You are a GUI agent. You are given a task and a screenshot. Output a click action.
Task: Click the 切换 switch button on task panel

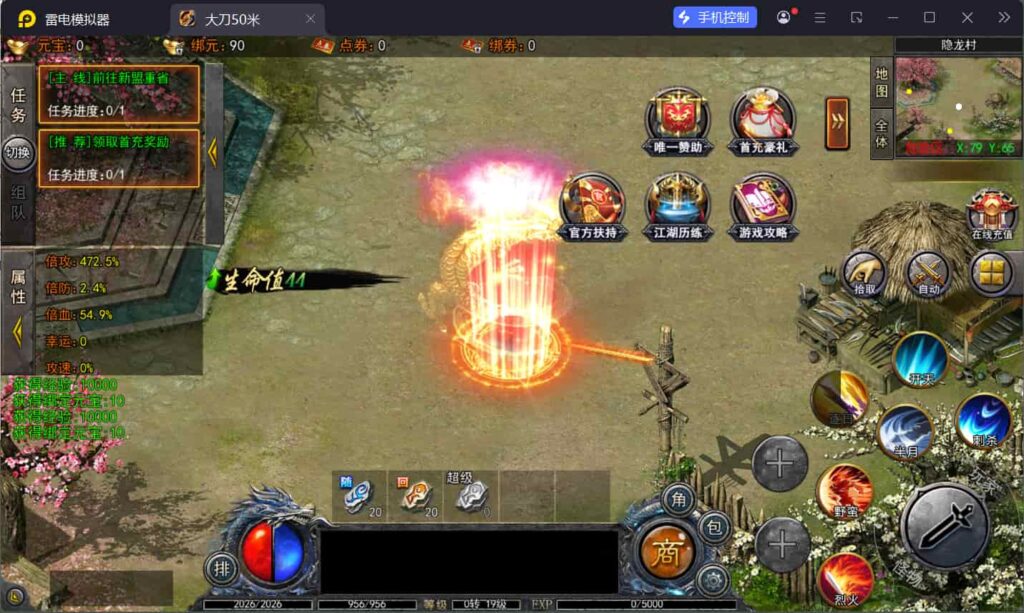click(17, 152)
